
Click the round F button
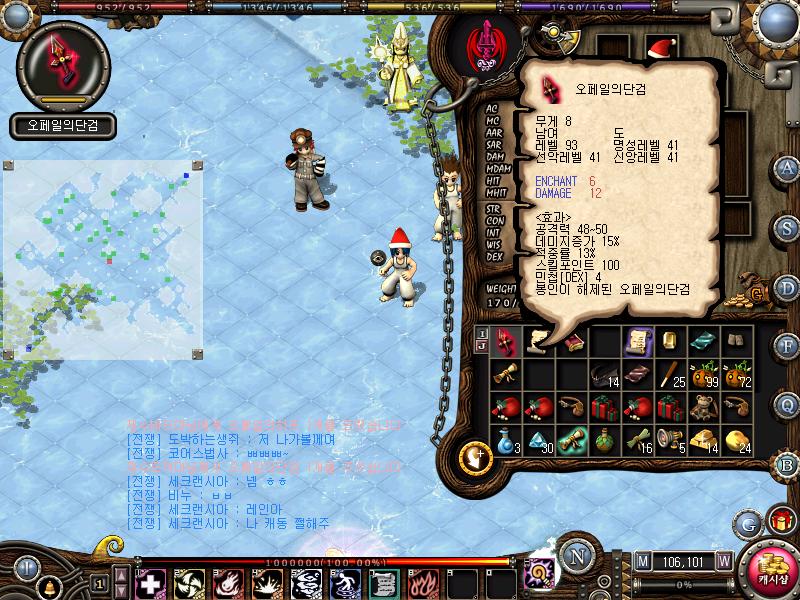[788, 346]
